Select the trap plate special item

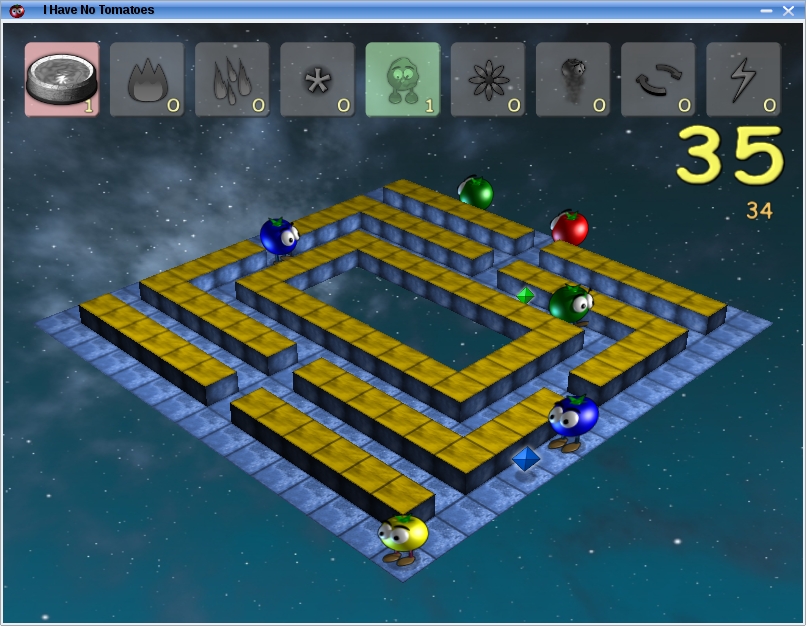click(x=62, y=79)
